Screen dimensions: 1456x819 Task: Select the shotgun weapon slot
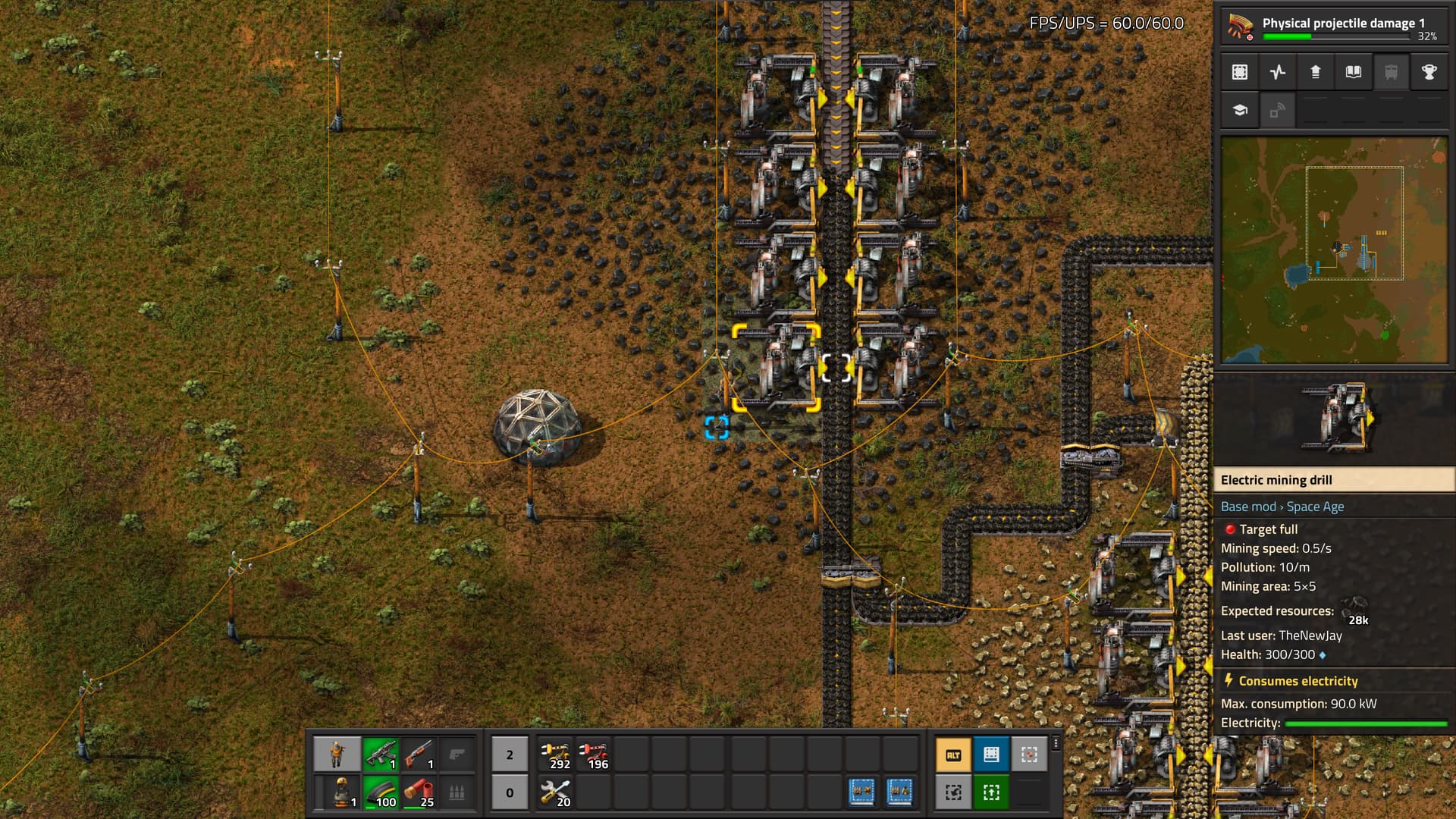pos(419,755)
